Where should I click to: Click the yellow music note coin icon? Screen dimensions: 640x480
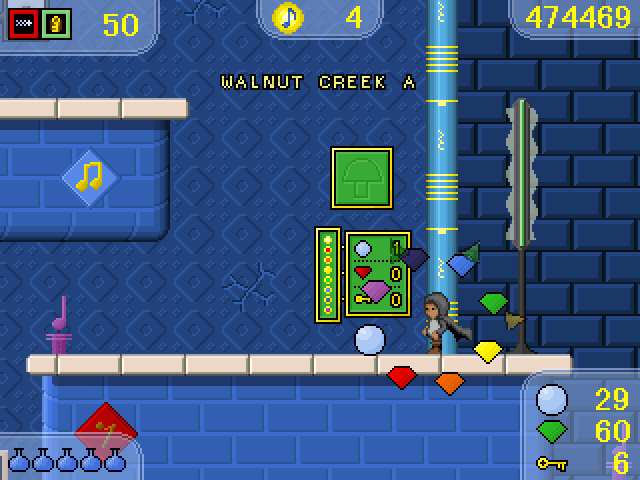(289, 17)
